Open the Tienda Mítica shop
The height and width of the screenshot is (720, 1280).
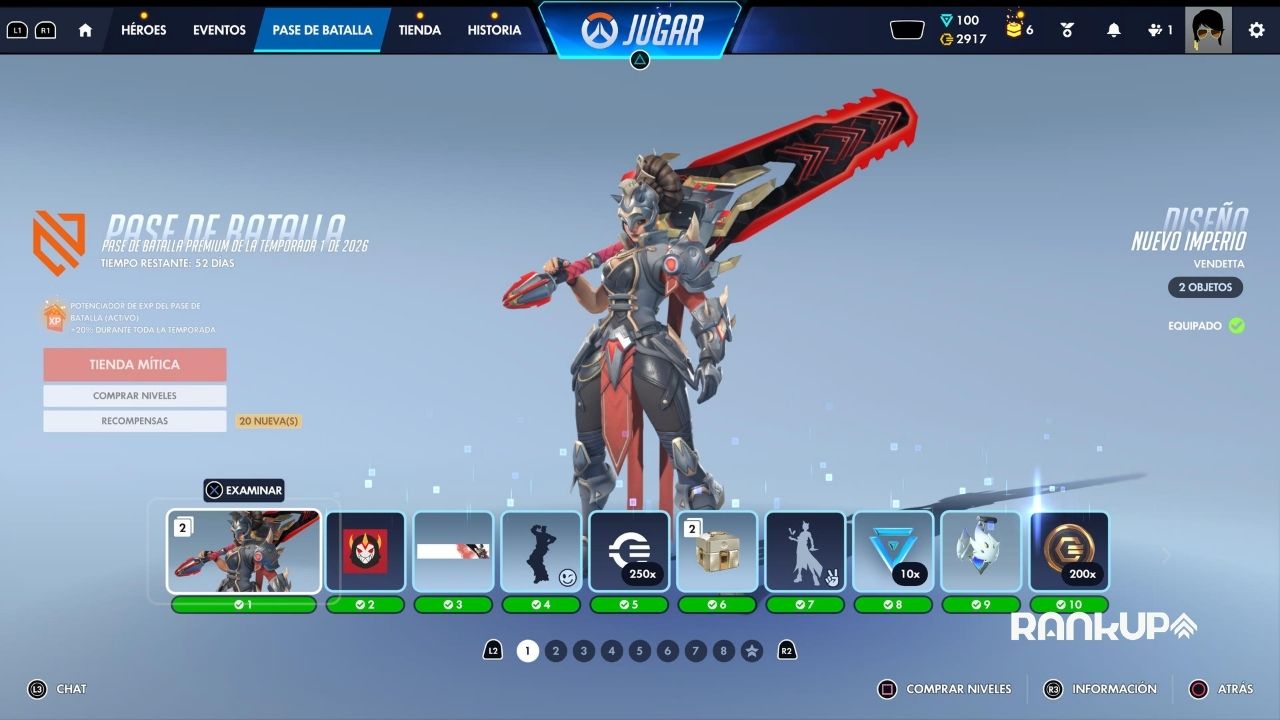tap(135, 365)
